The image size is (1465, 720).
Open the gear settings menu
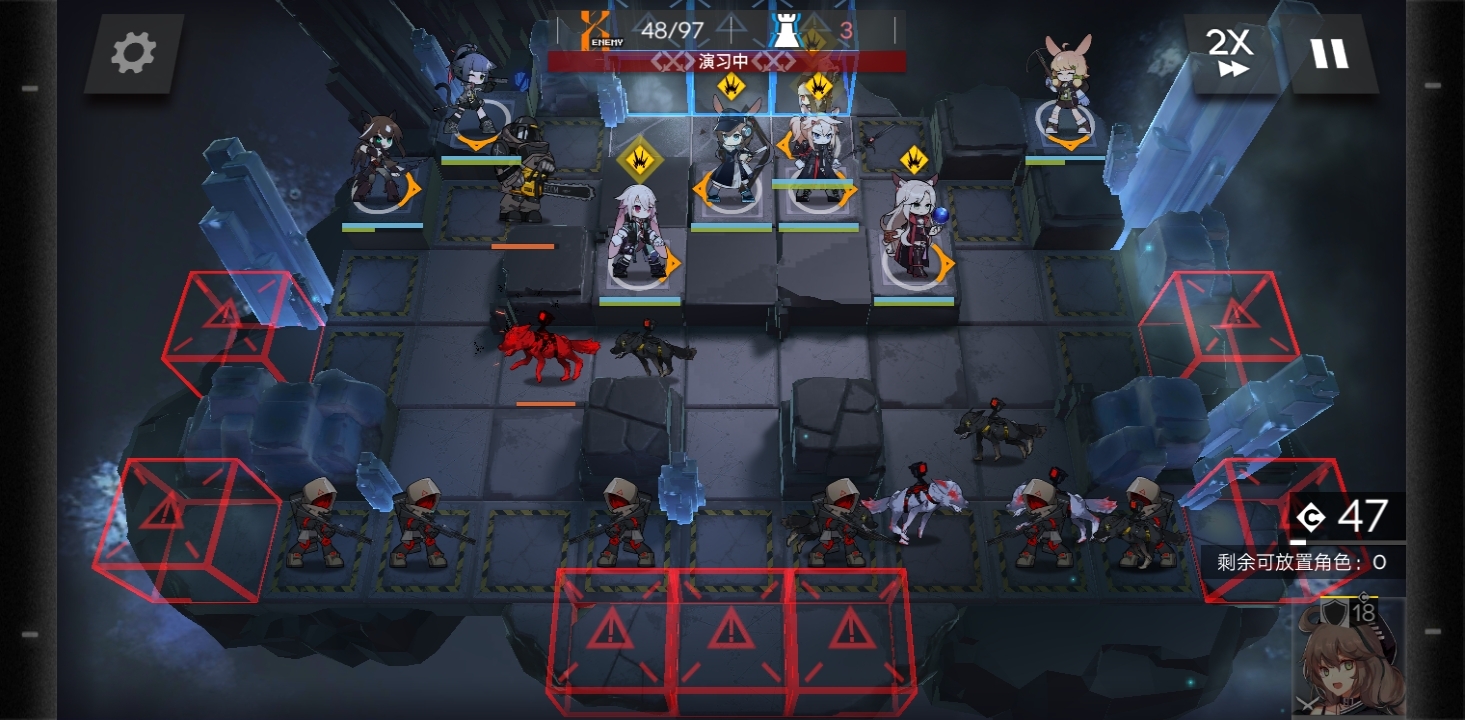[x=133, y=53]
